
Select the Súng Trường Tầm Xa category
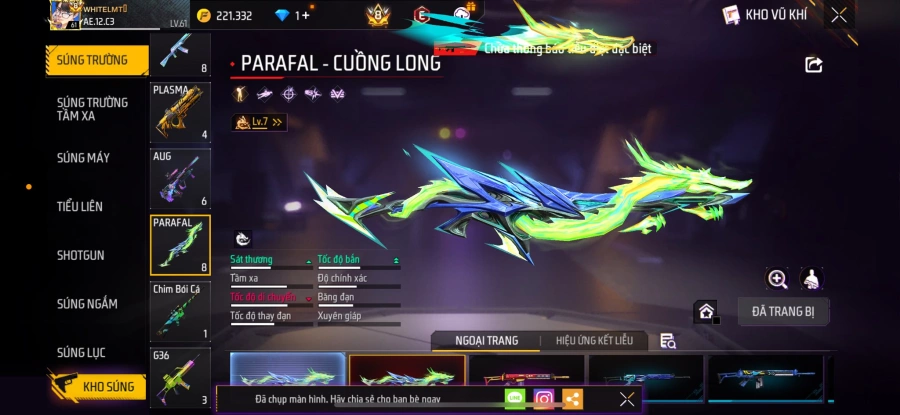92,109
